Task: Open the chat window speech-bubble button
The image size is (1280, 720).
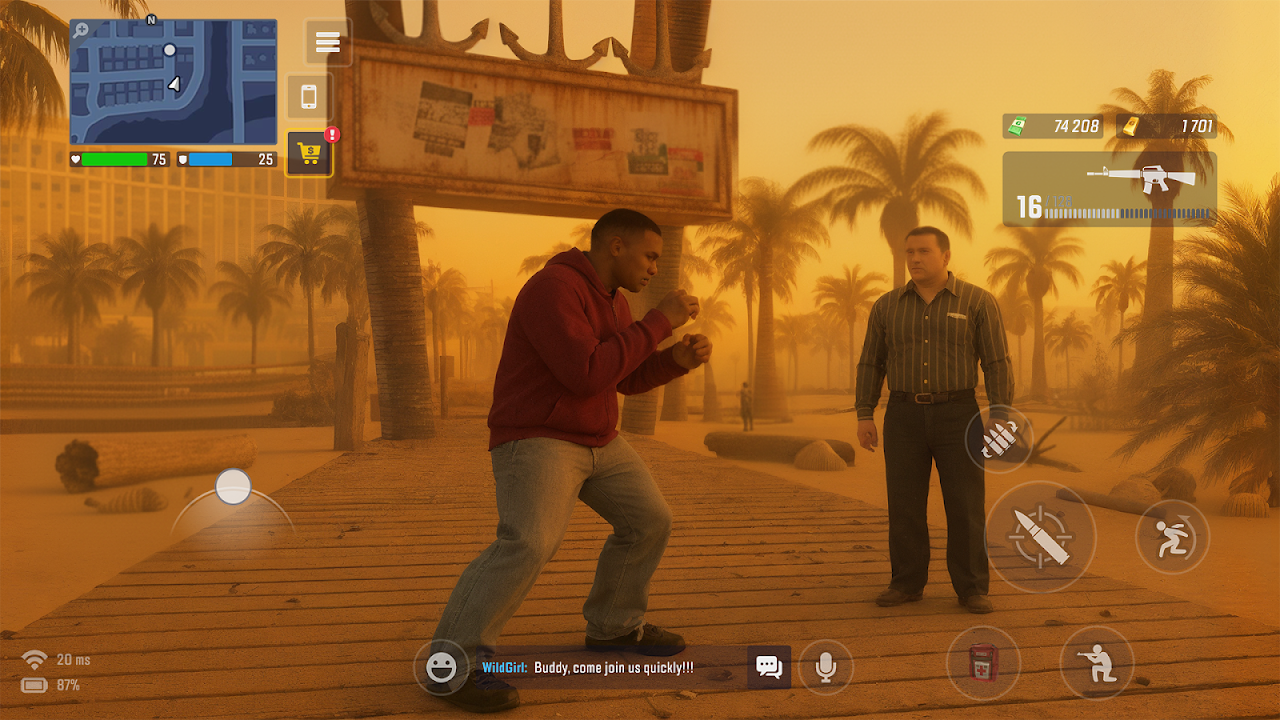Action: click(x=768, y=667)
